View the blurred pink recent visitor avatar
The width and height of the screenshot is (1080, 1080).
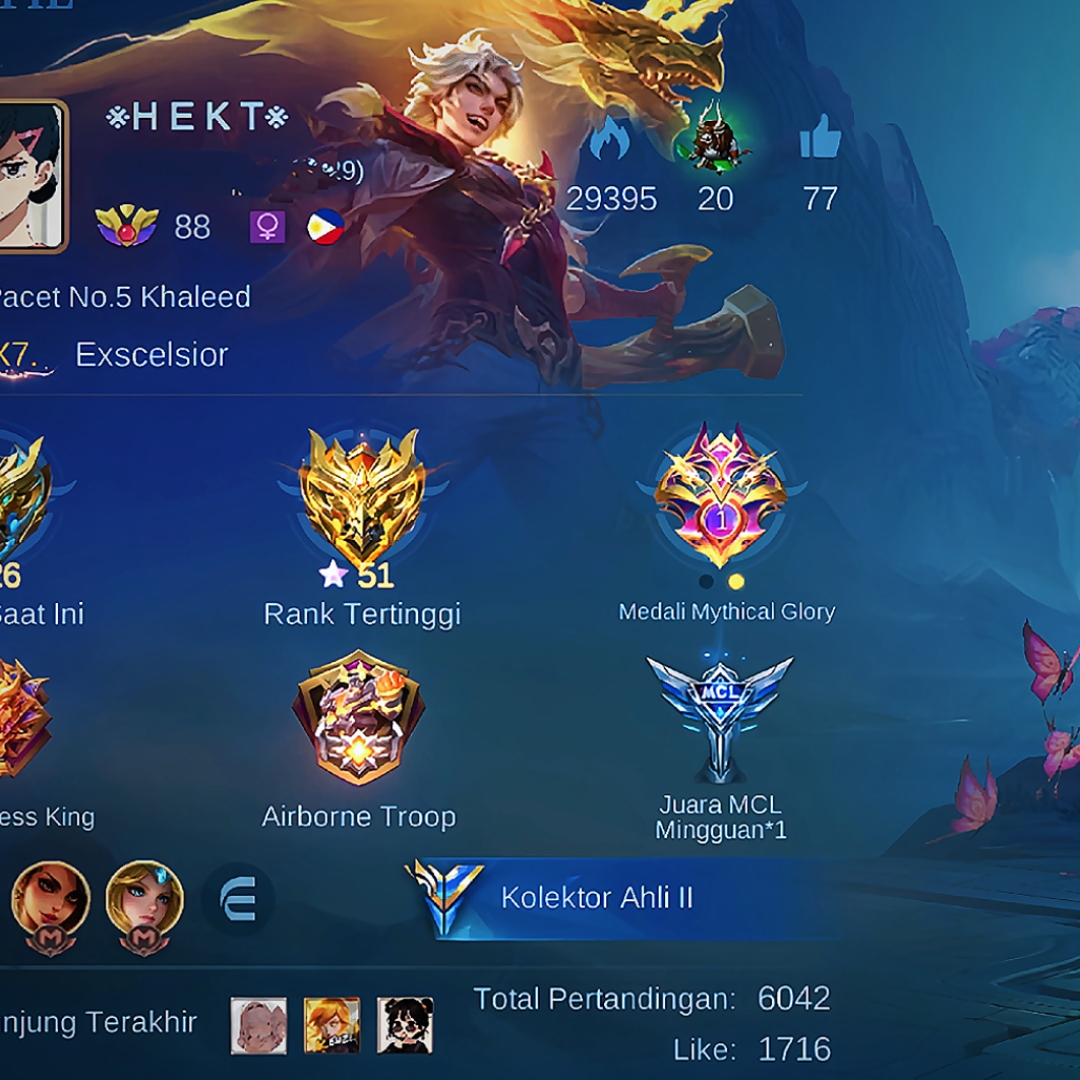click(259, 1025)
